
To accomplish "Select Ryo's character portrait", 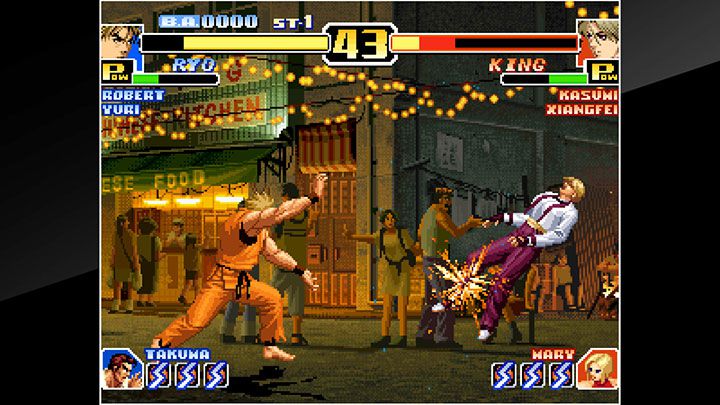I will click(x=119, y=42).
